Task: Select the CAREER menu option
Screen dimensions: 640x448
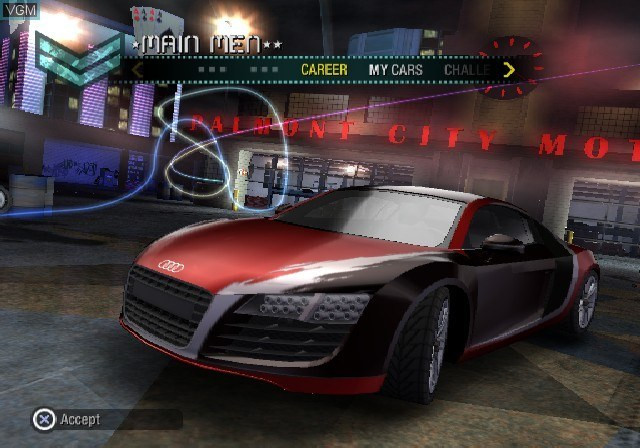Action: click(x=324, y=70)
